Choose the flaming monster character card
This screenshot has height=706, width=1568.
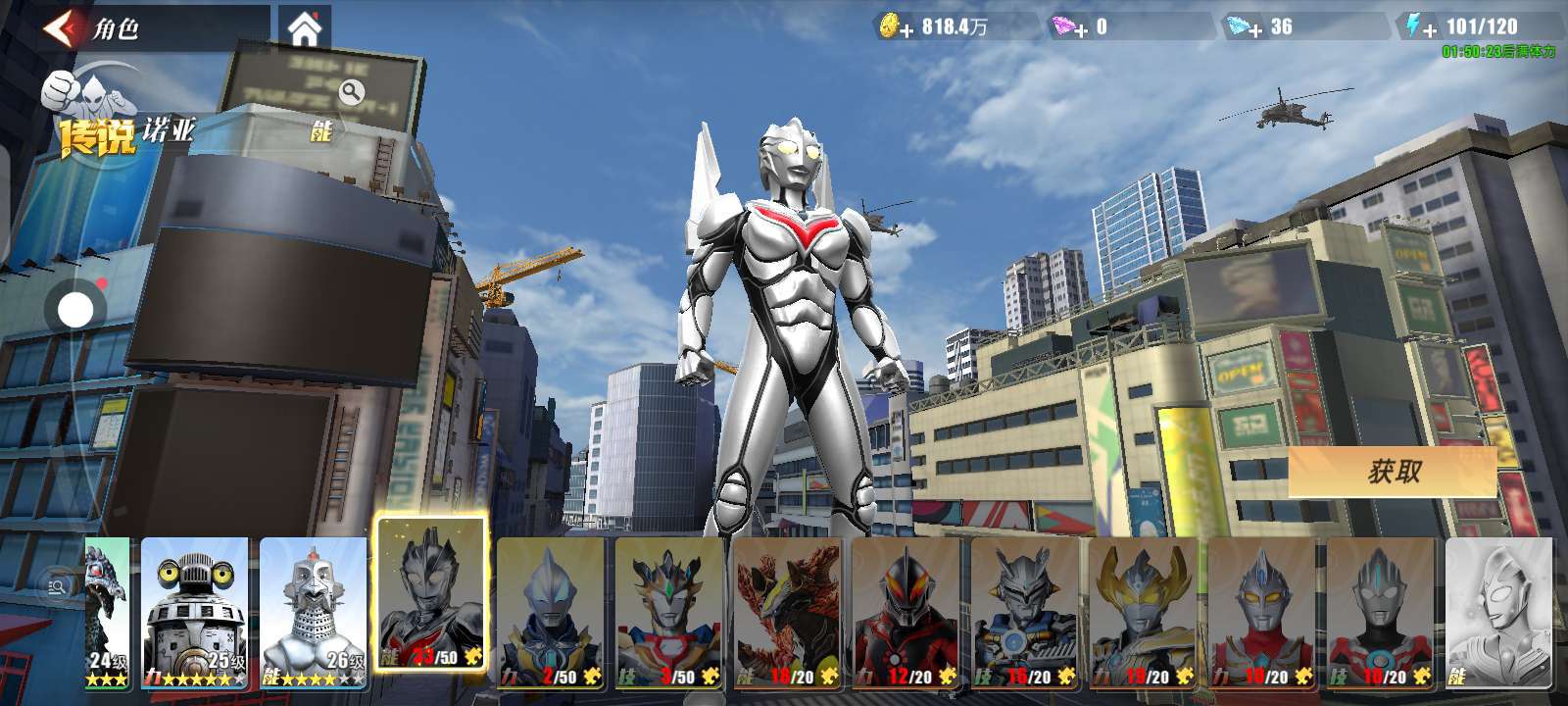pyautogui.click(x=788, y=612)
